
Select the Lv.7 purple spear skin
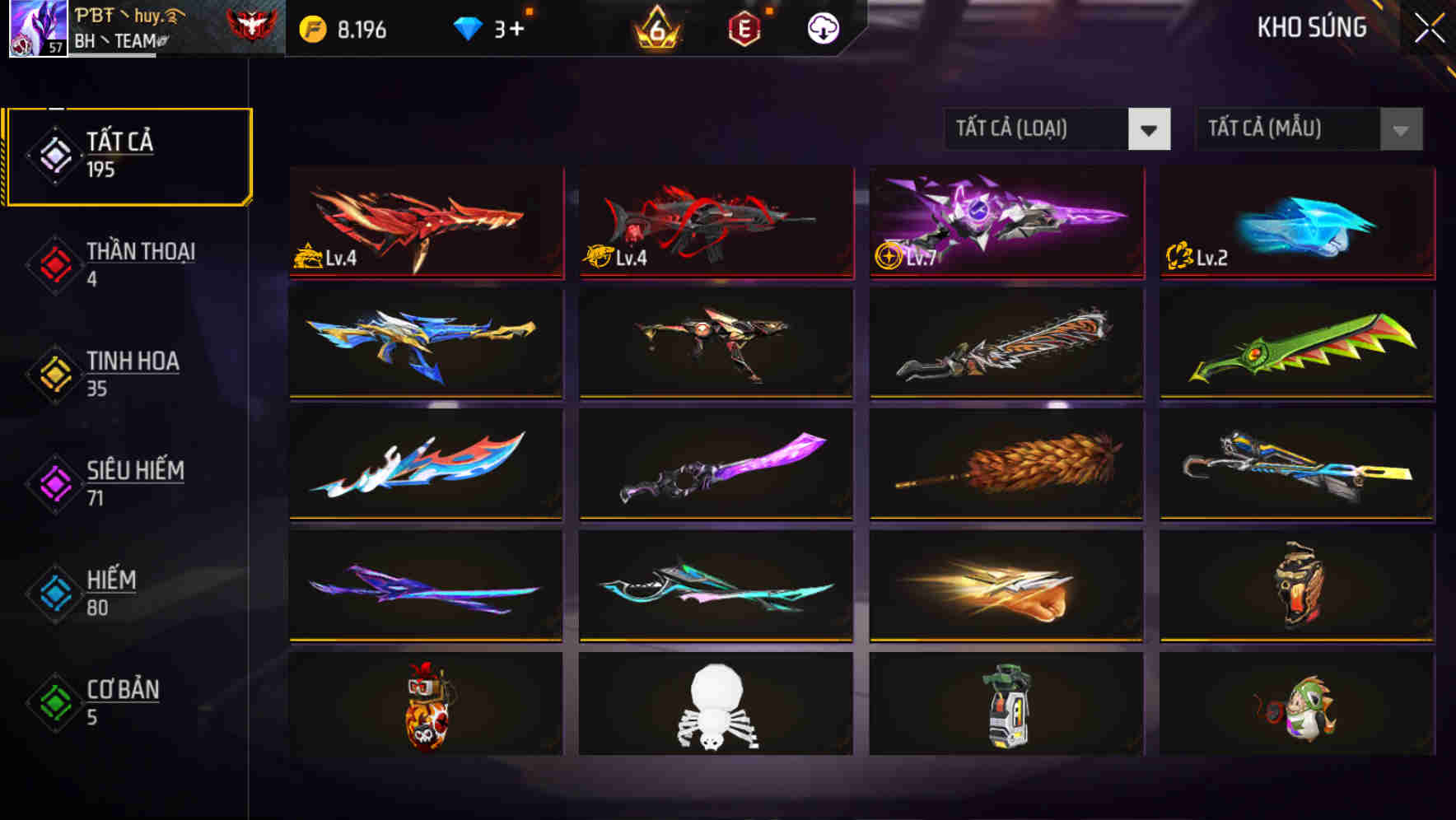[1005, 222]
